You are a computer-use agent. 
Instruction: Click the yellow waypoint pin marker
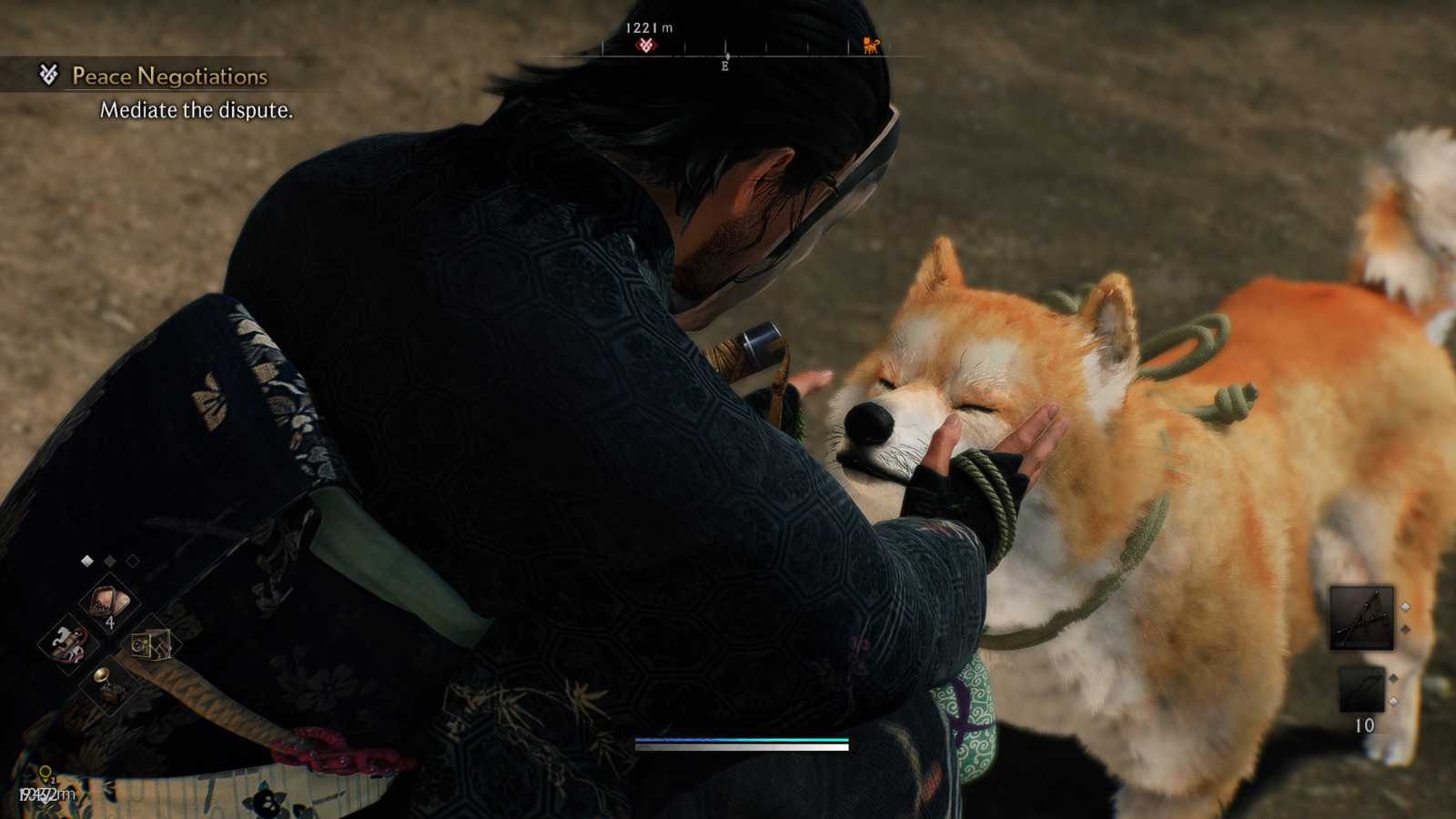[x=45, y=772]
